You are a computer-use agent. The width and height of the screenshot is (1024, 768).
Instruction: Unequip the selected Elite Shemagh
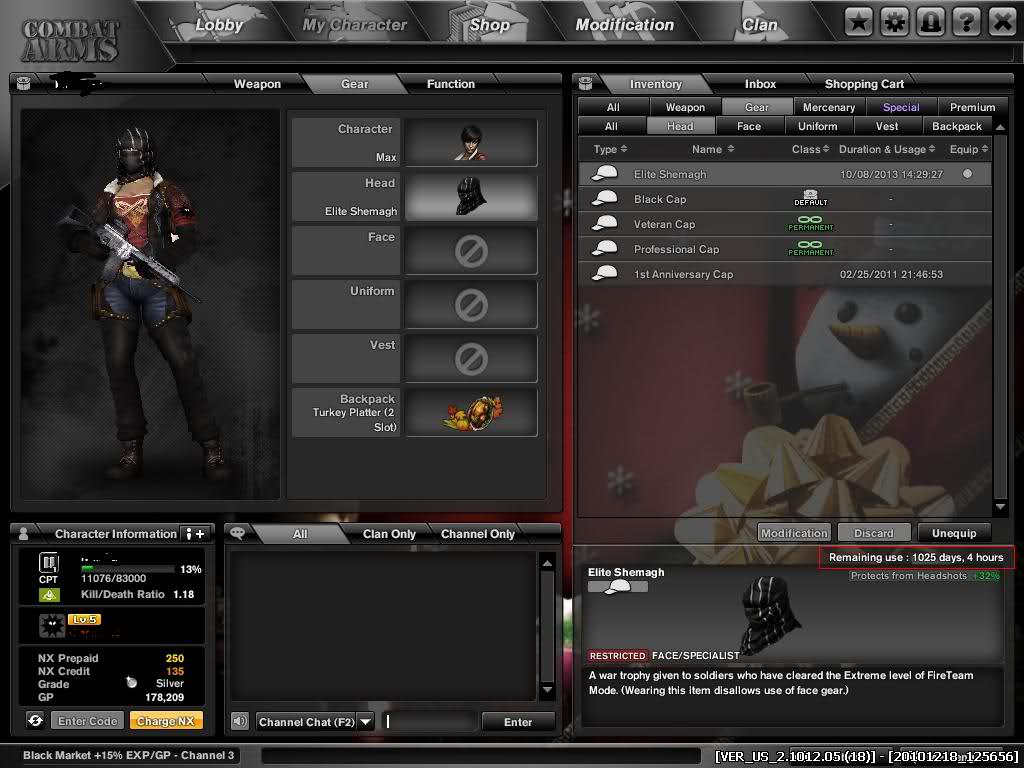click(x=954, y=533)
